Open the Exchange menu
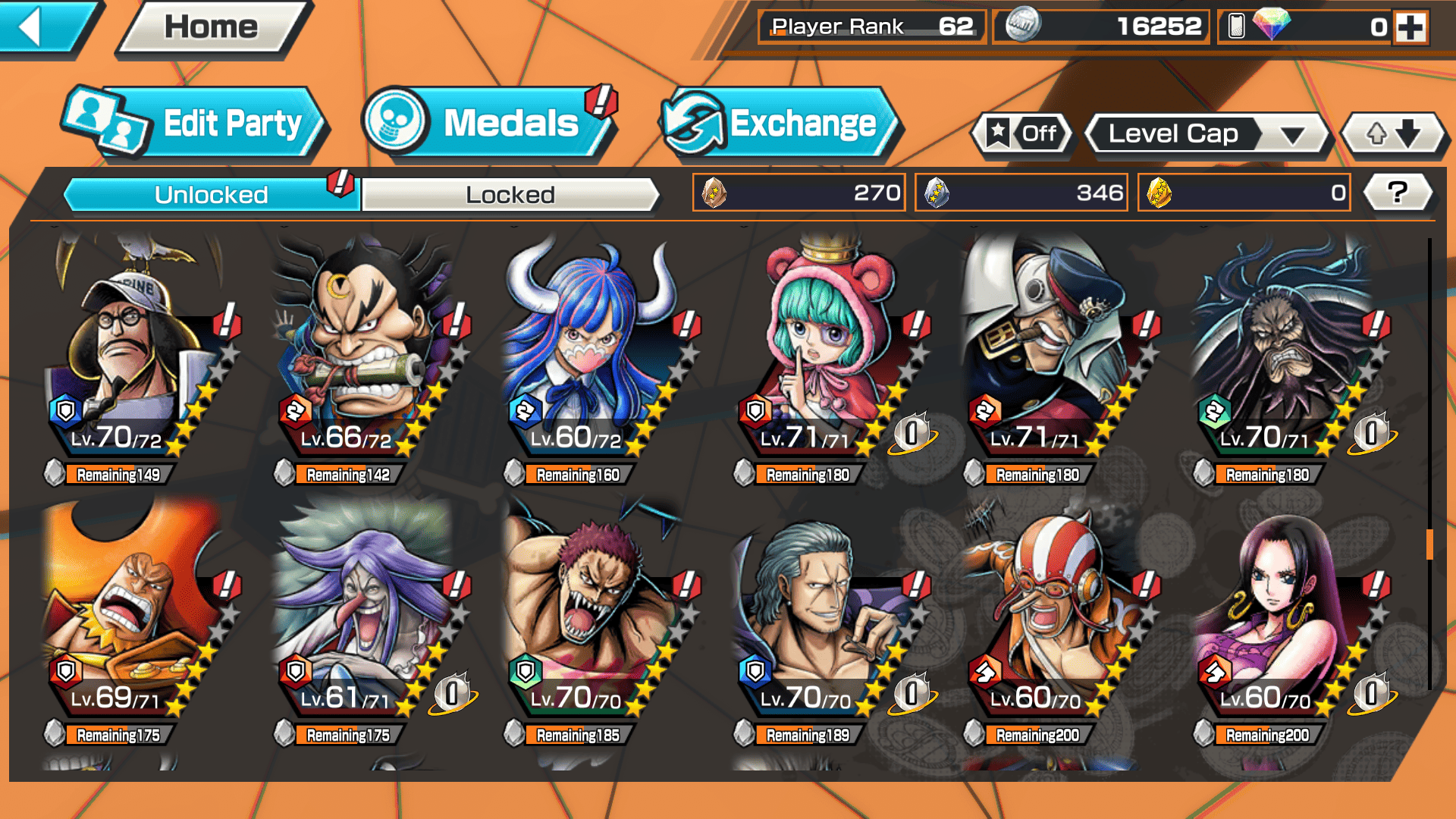Screen dimensions: 1456x819 (x=781, y=123)
